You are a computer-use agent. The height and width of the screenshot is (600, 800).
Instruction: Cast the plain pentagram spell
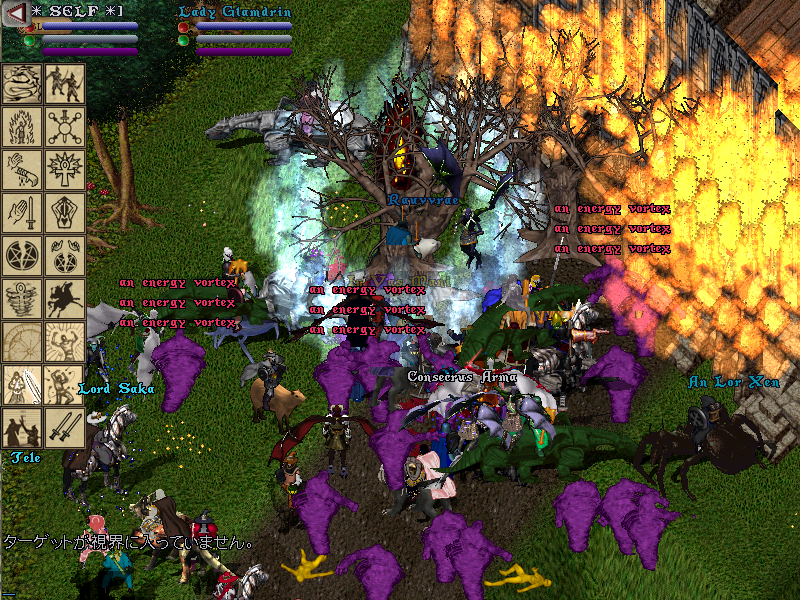click(x=22, y=255)
